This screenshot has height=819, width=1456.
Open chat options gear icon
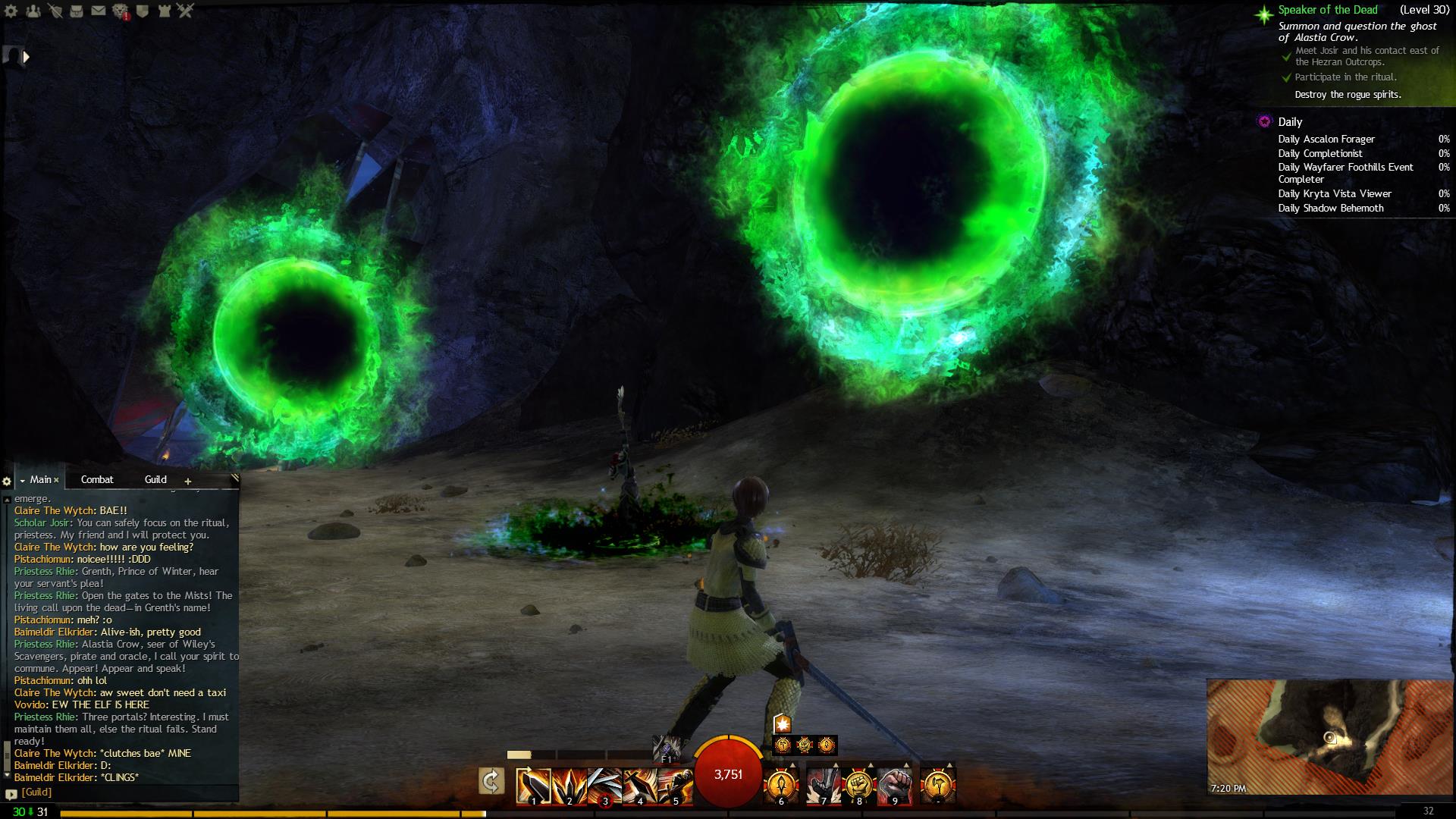pos(7,481)
